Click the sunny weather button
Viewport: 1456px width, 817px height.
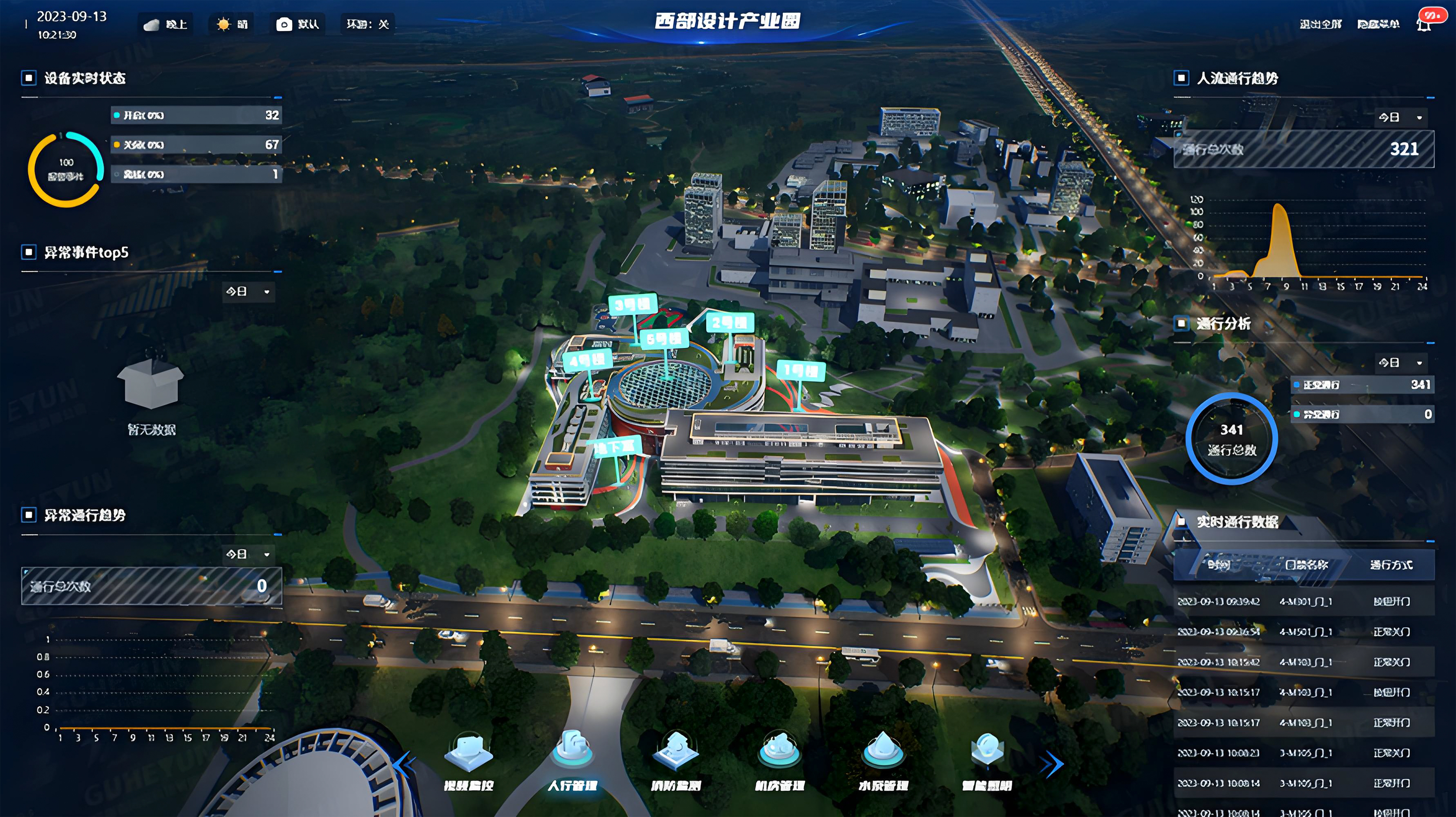pyautogui.click(x=232, y=24)
